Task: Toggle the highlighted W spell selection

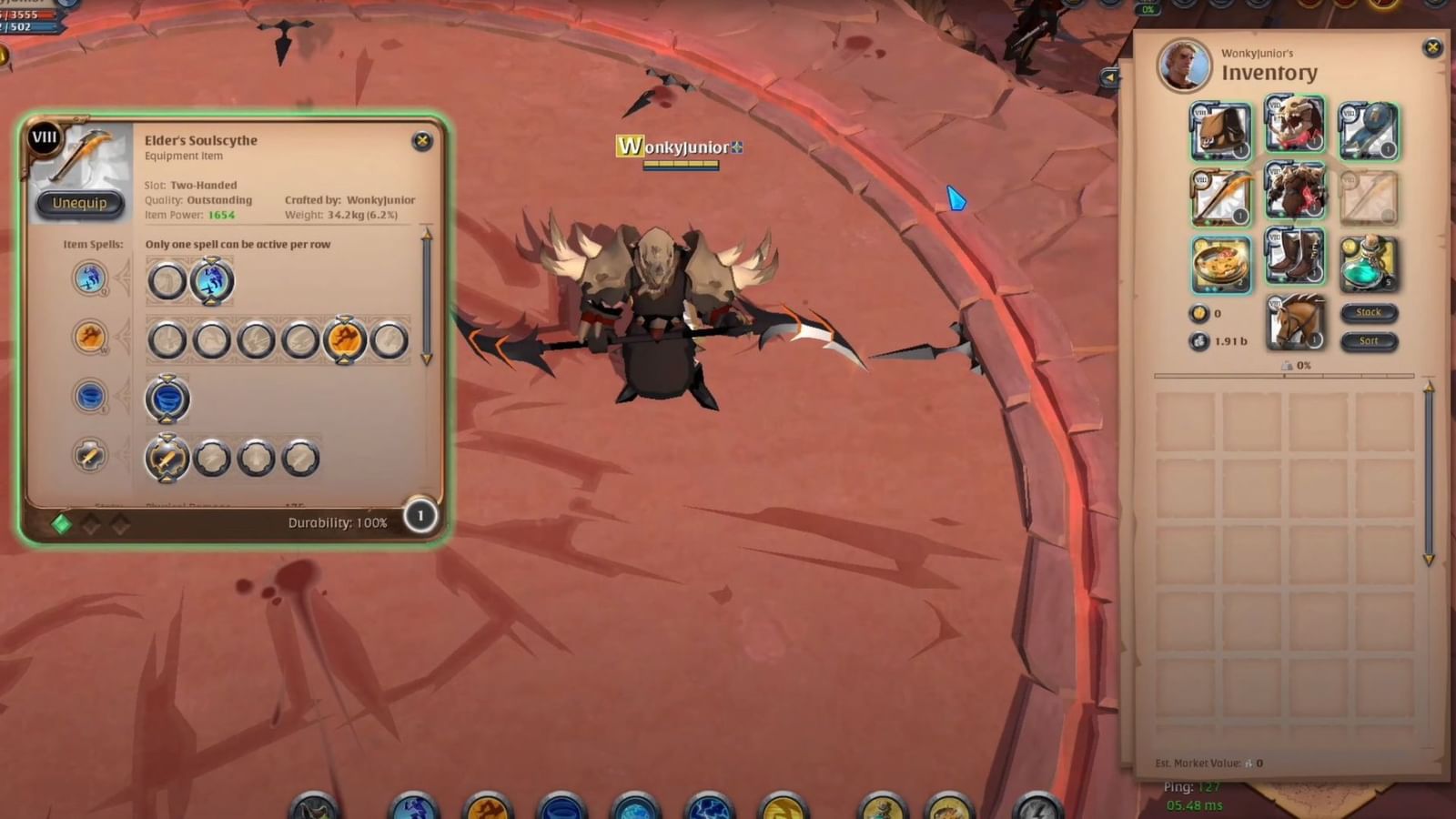Action: click(344, 341)
